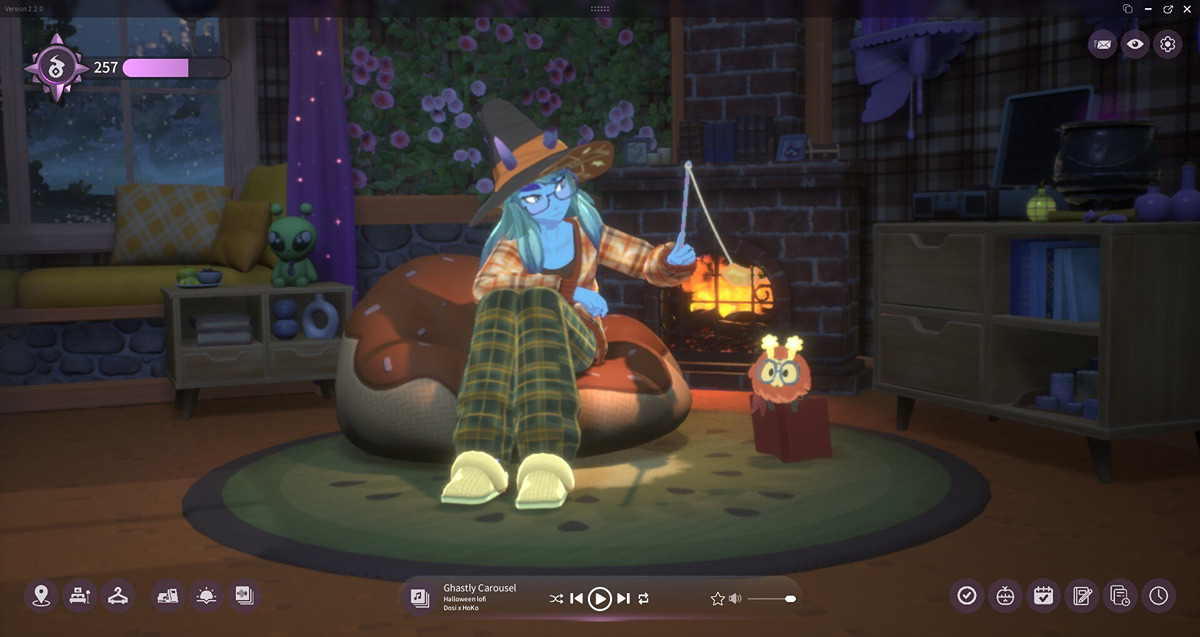Close the game window
This screenshot has width=1200, height=637.
[1187, 8]
